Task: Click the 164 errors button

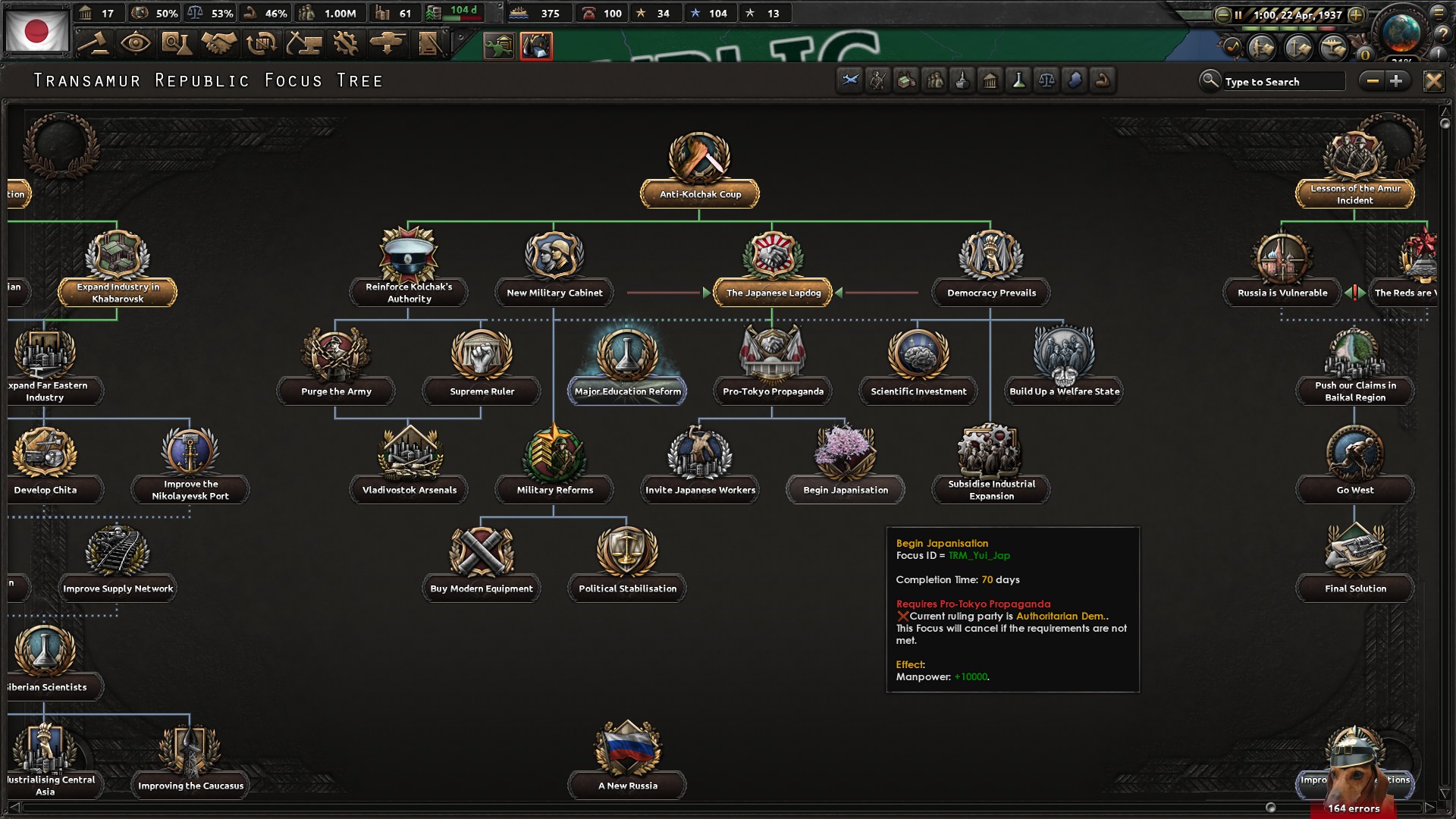Action: pos(1354,809)
